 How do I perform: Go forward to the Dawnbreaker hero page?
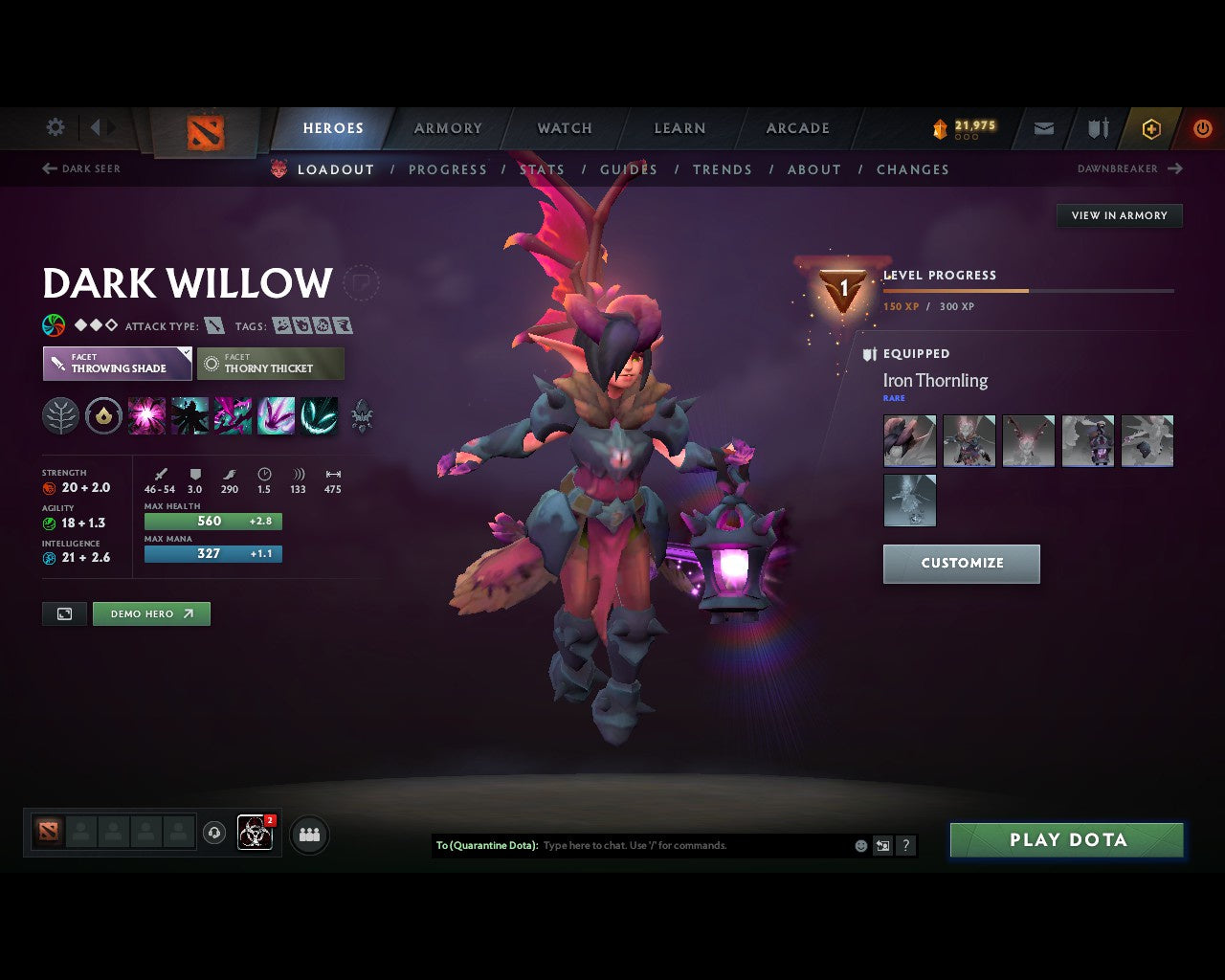click(x=1129, y=168)
